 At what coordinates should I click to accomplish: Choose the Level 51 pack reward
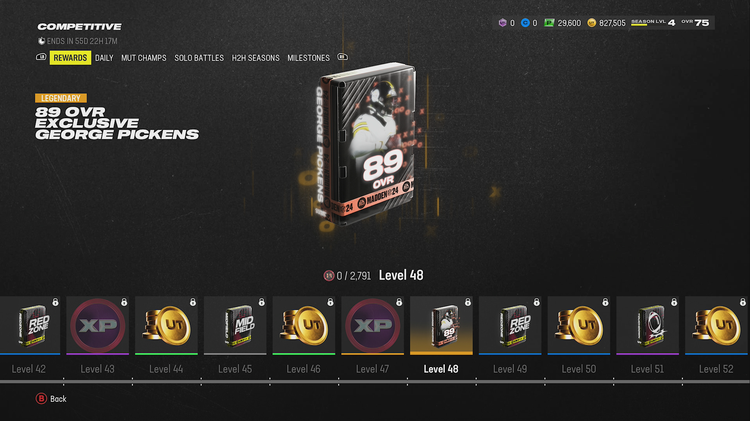[x=647, y=325]
